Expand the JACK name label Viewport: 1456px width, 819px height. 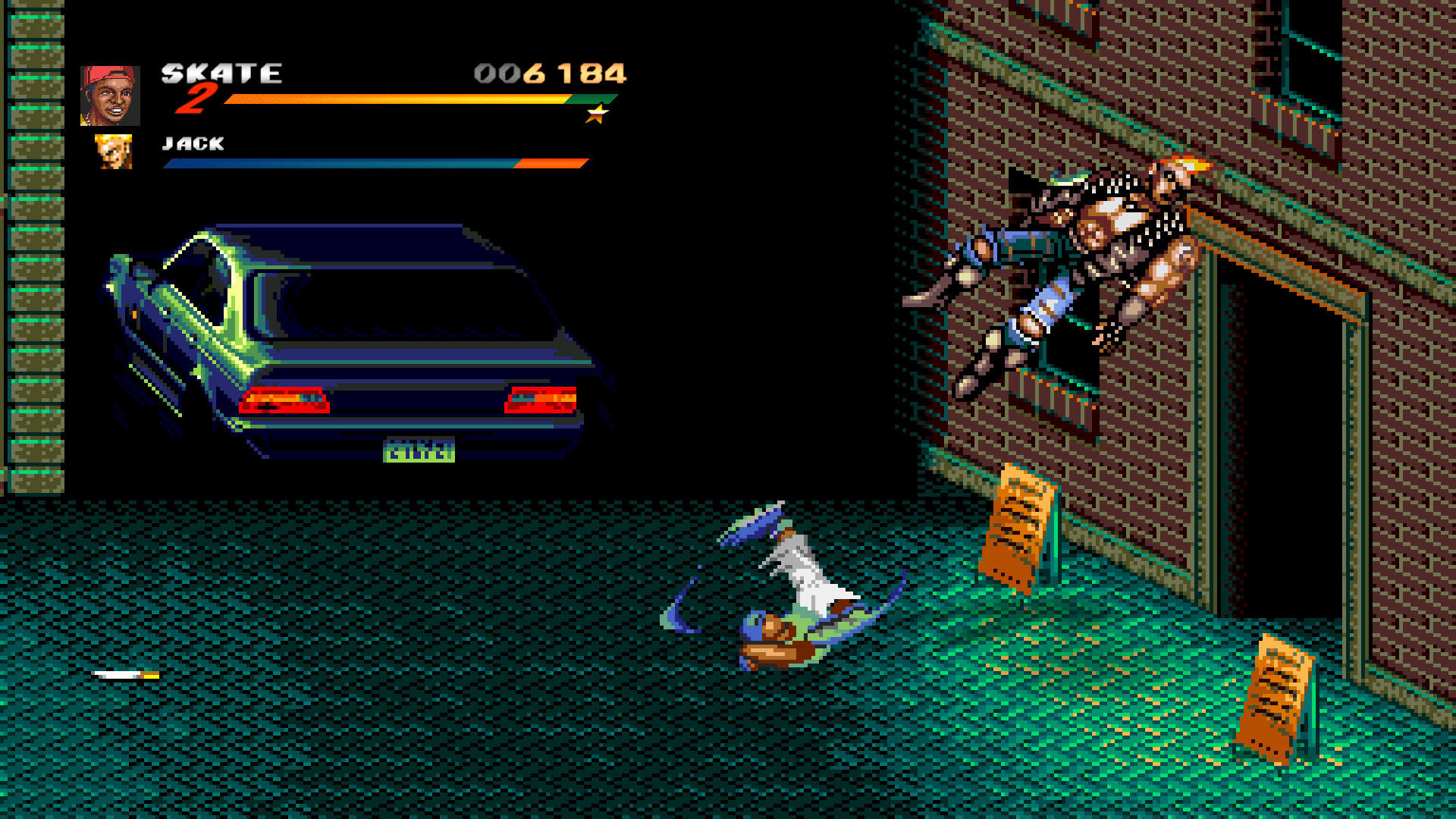click(192, 144)
